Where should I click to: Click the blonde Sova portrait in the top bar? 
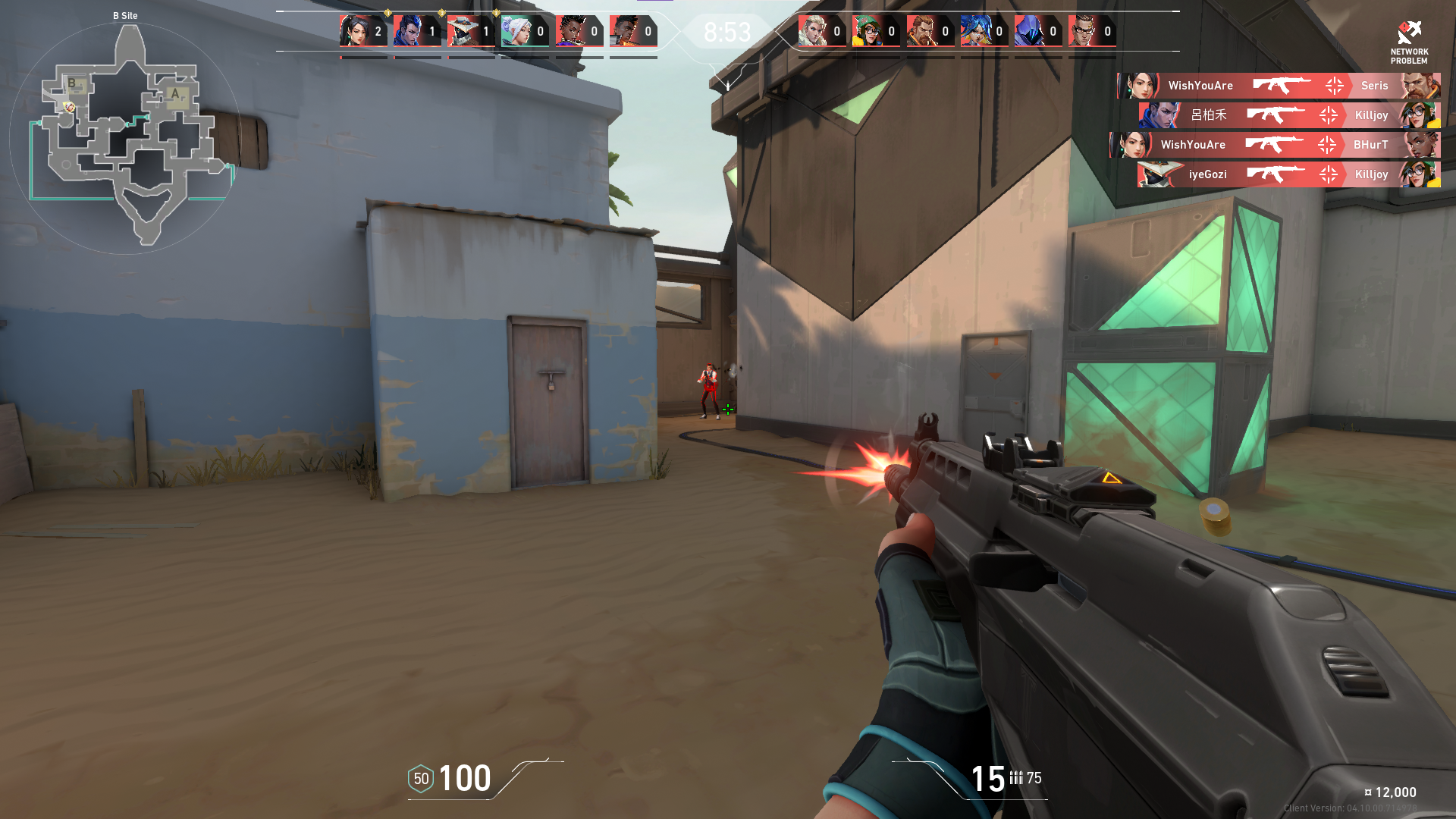tap(813, 32)
